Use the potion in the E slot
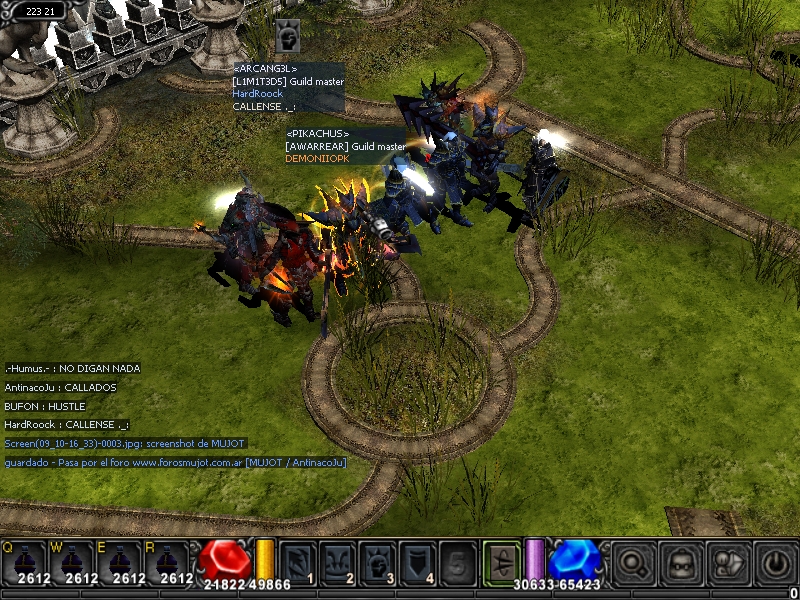Image resolution: width=800 pixels, height=600 pixels. (x=119, y=560)
